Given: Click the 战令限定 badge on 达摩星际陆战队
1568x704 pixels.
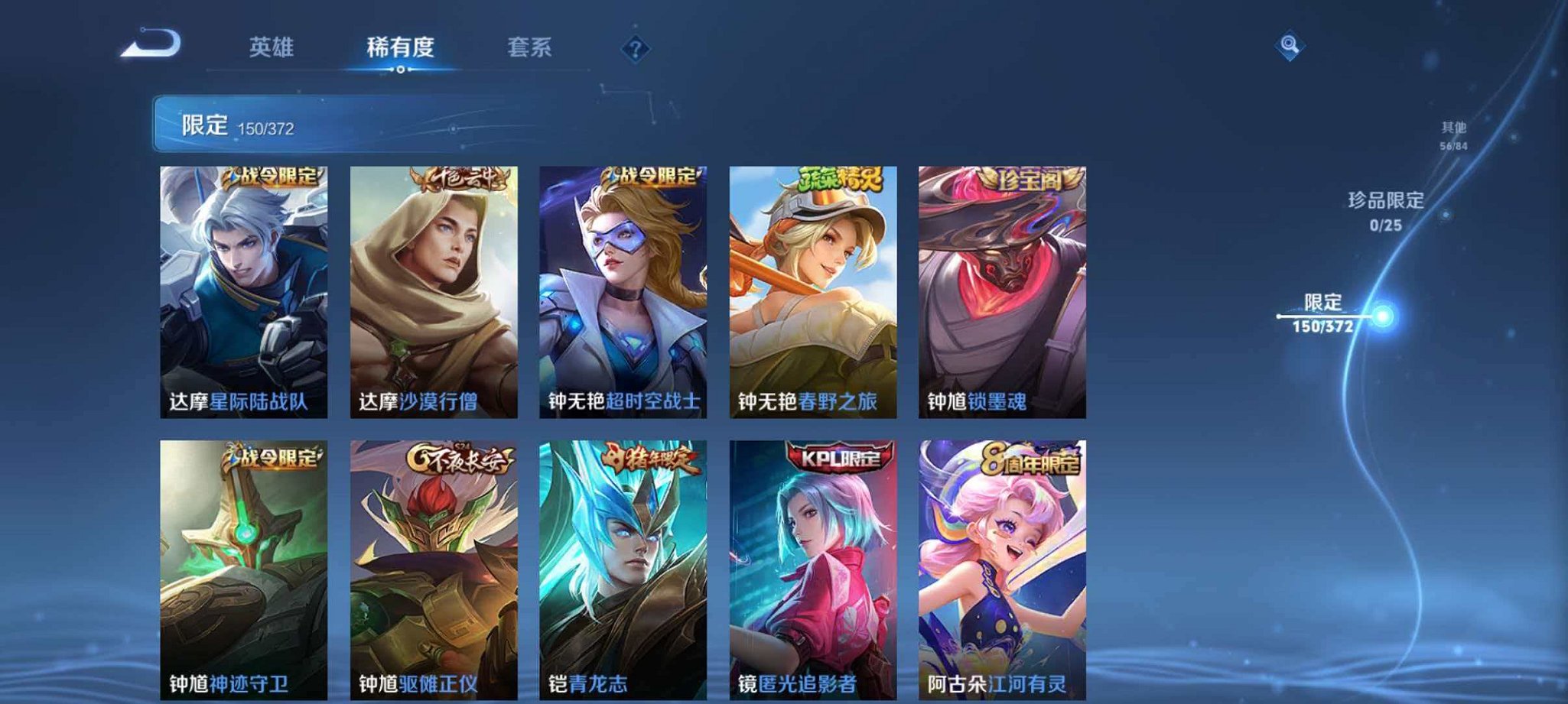Looking at the screenshot, I should pos(273,177).
